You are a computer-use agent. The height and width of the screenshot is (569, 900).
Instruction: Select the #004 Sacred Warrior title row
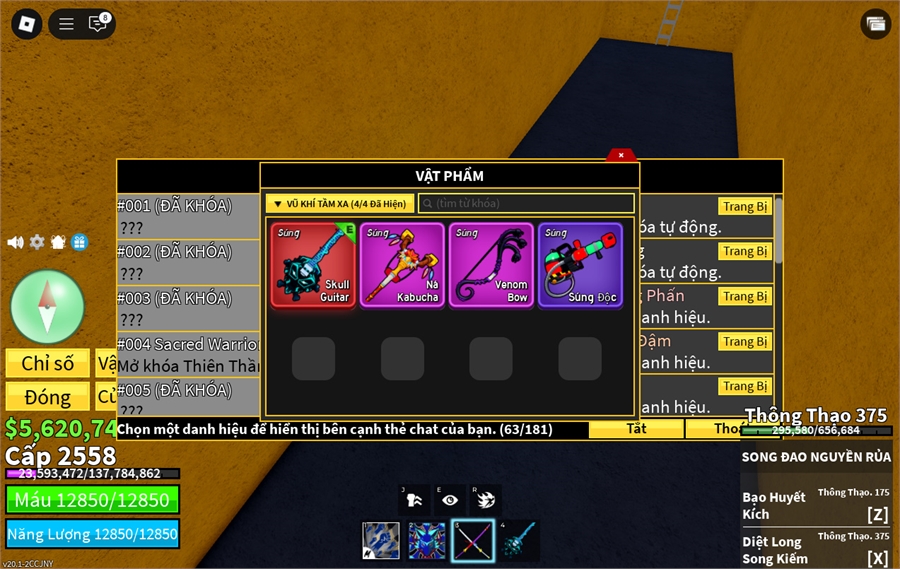click(188, 354)
